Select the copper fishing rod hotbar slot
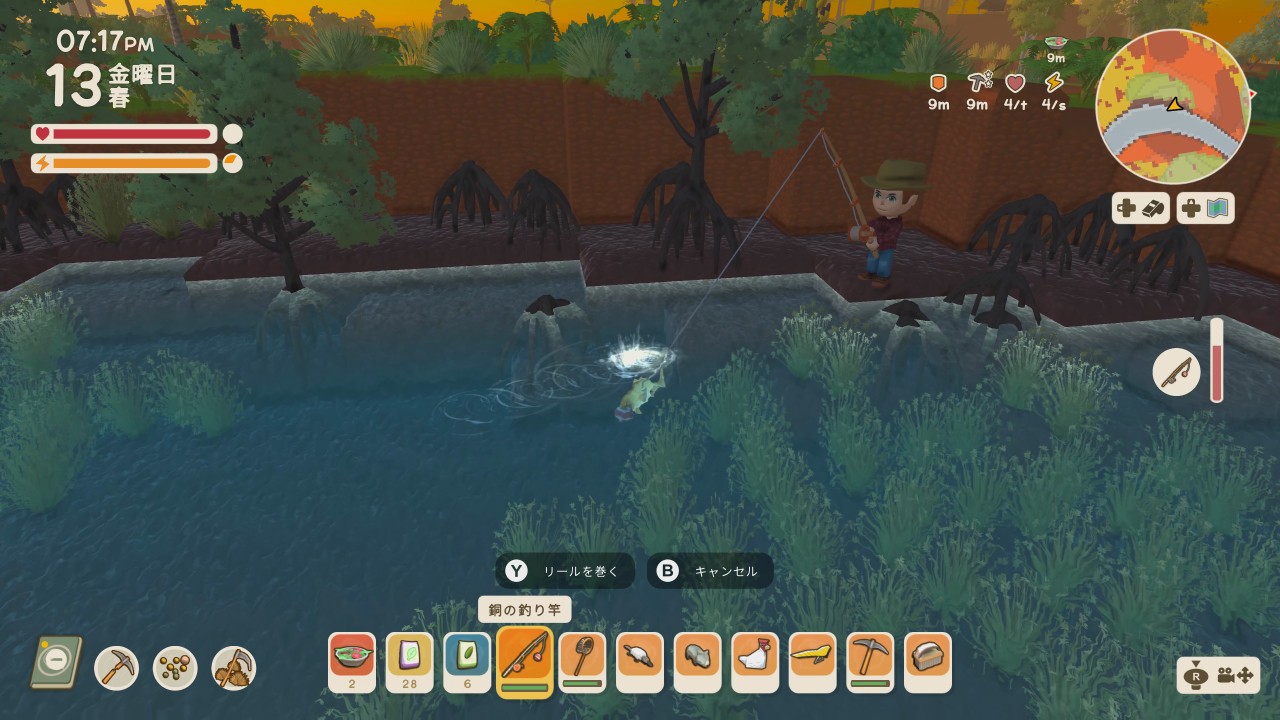Screen dimensions: 1280x720 click(525, 662)
